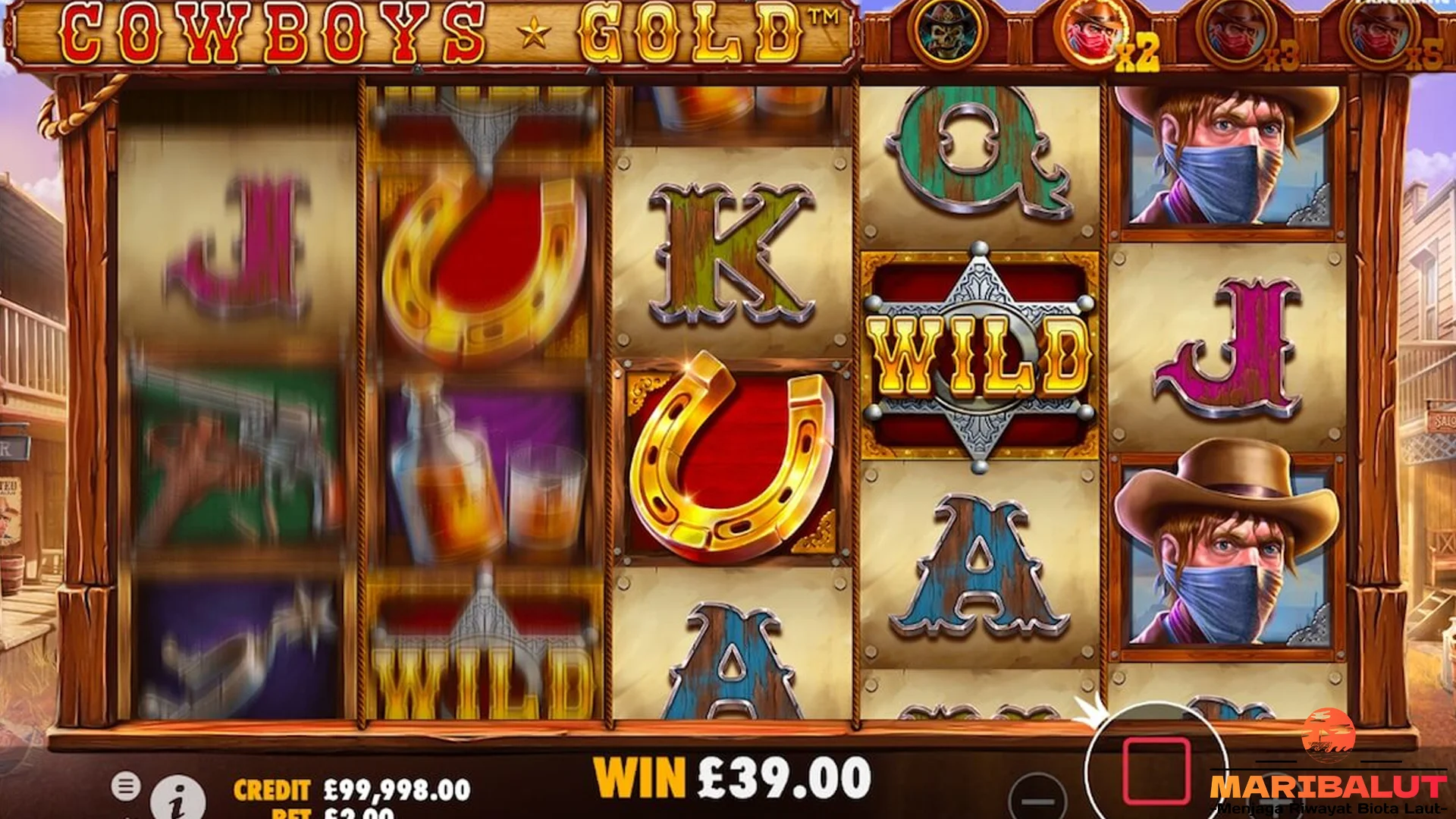Click the CREDIT £99,998.00 display
Viewport: 1456px width, 819px height.
[x=356, y=788]
